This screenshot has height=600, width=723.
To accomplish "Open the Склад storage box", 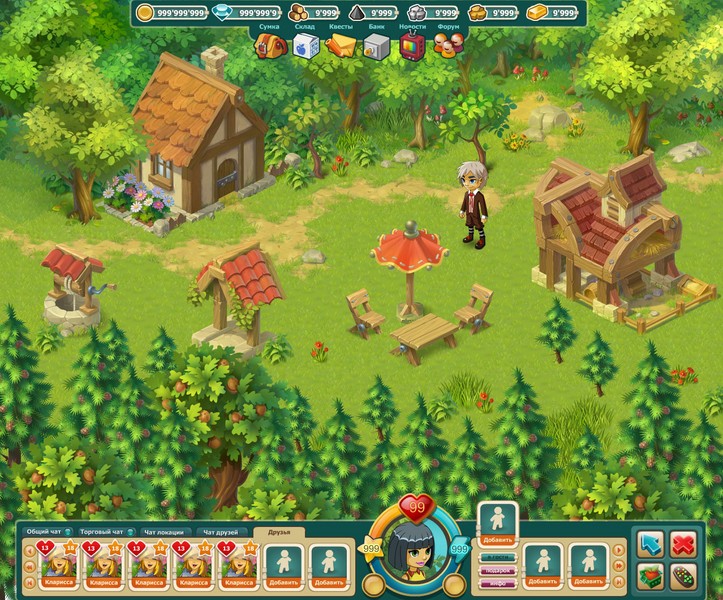I will 304,46.
